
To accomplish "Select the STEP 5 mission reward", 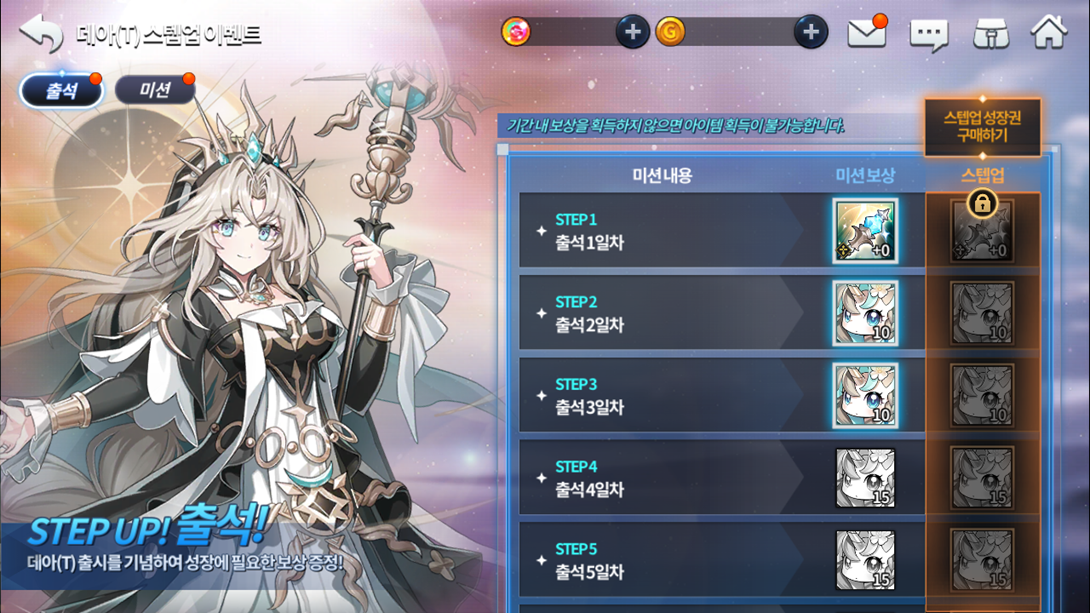I will [x=865, y=560].
